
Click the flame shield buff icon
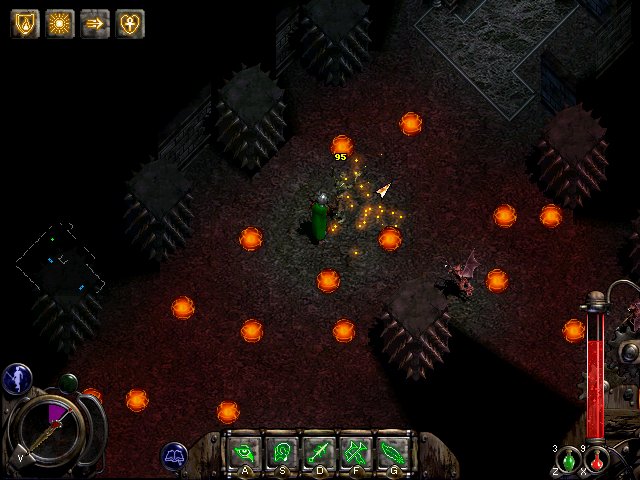coord(25,23)
